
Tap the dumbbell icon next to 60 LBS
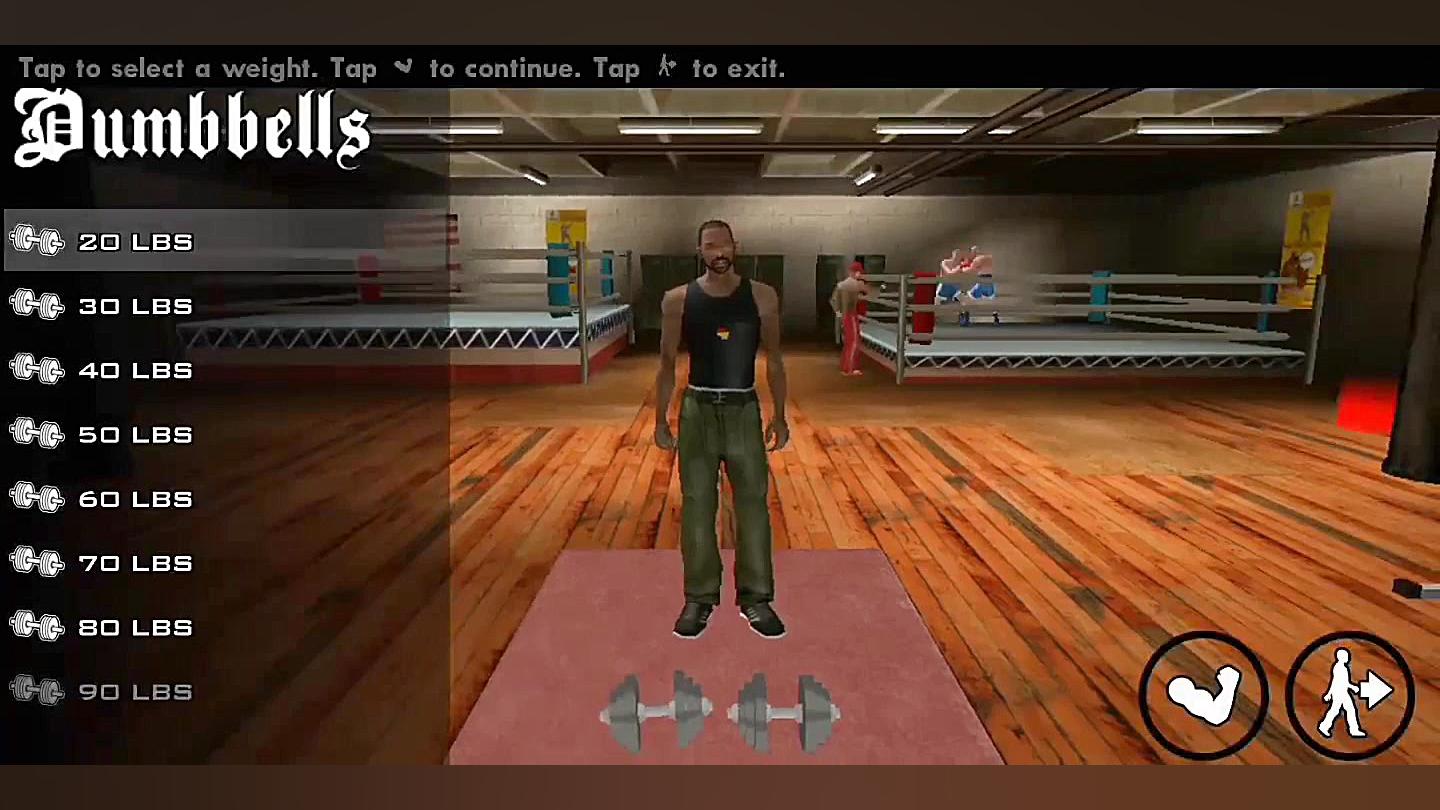pyautogui.click(x=37, y=498)
